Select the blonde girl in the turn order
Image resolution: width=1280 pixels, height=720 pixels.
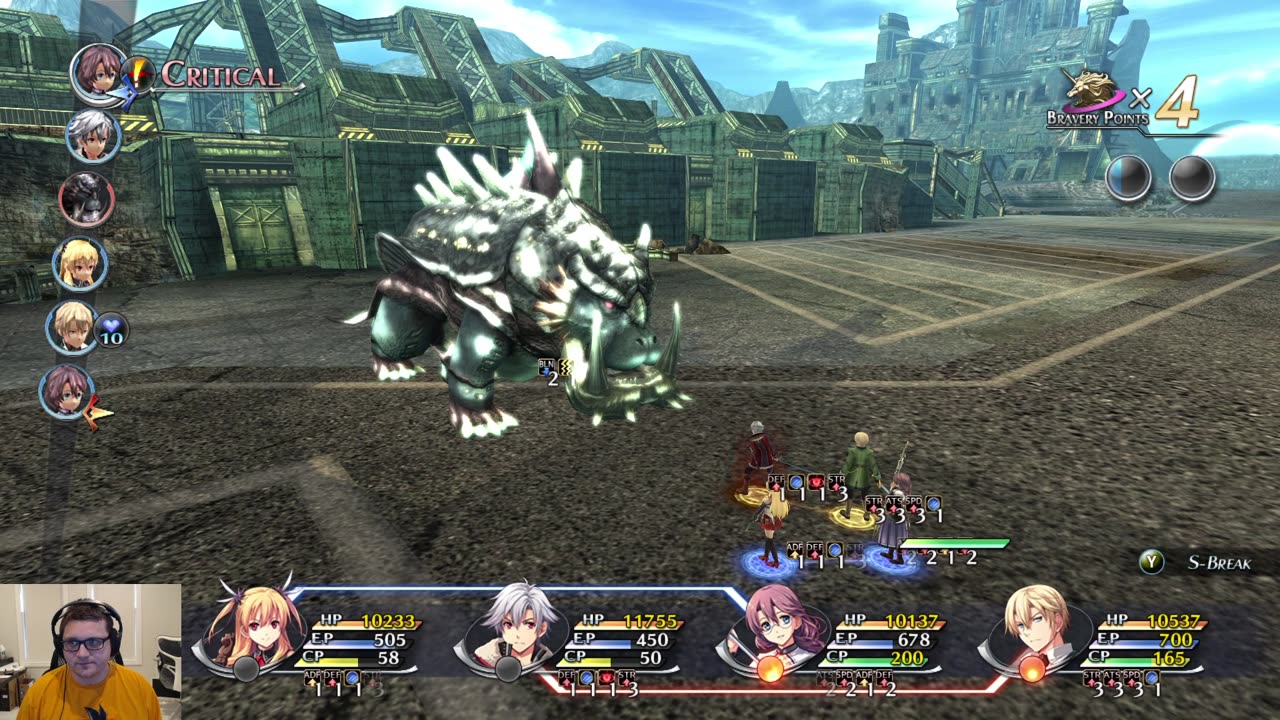pyautogui.click(x=80, y=263)
